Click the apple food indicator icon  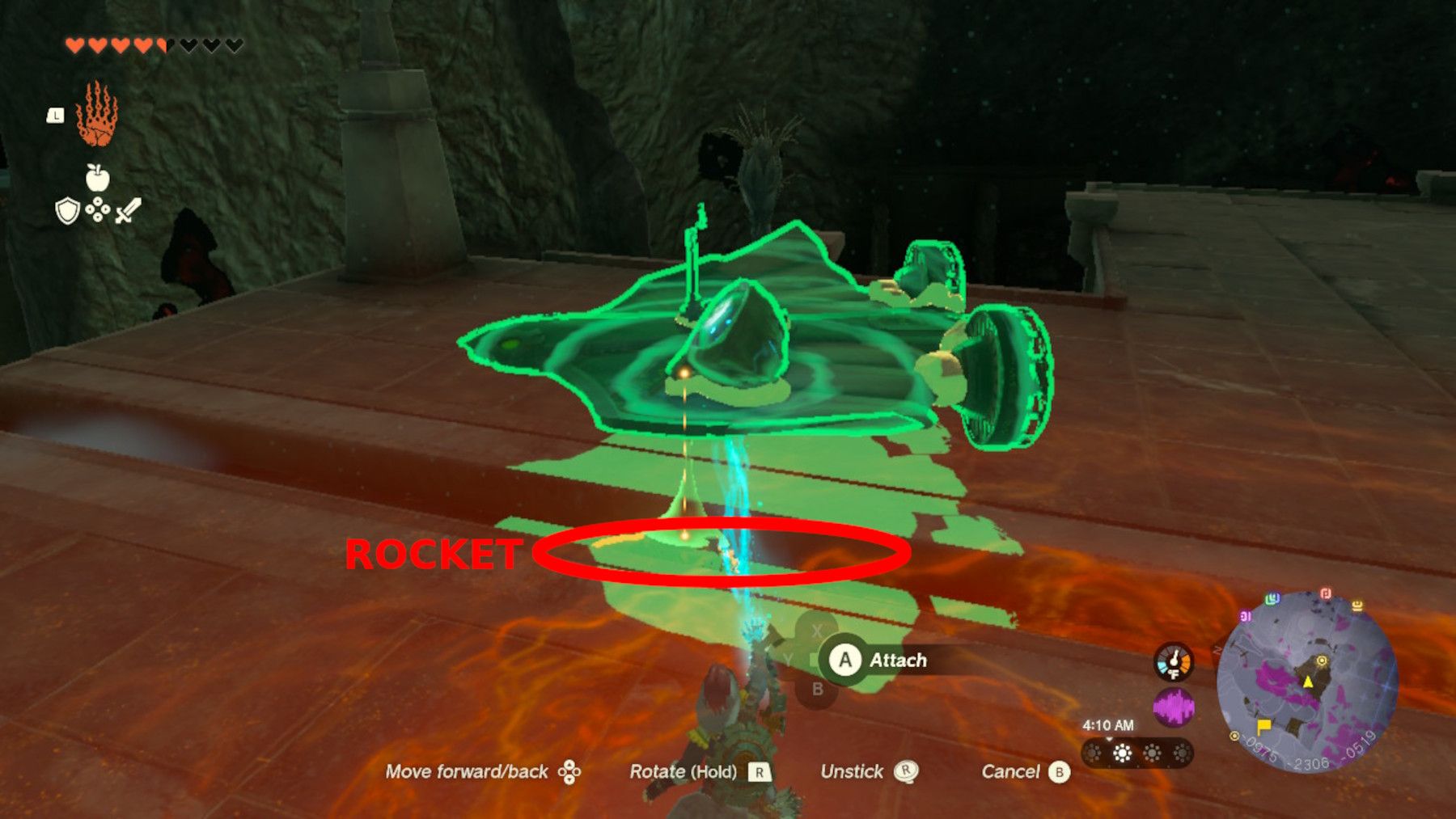pyautogui.click(x=97, y=177)
